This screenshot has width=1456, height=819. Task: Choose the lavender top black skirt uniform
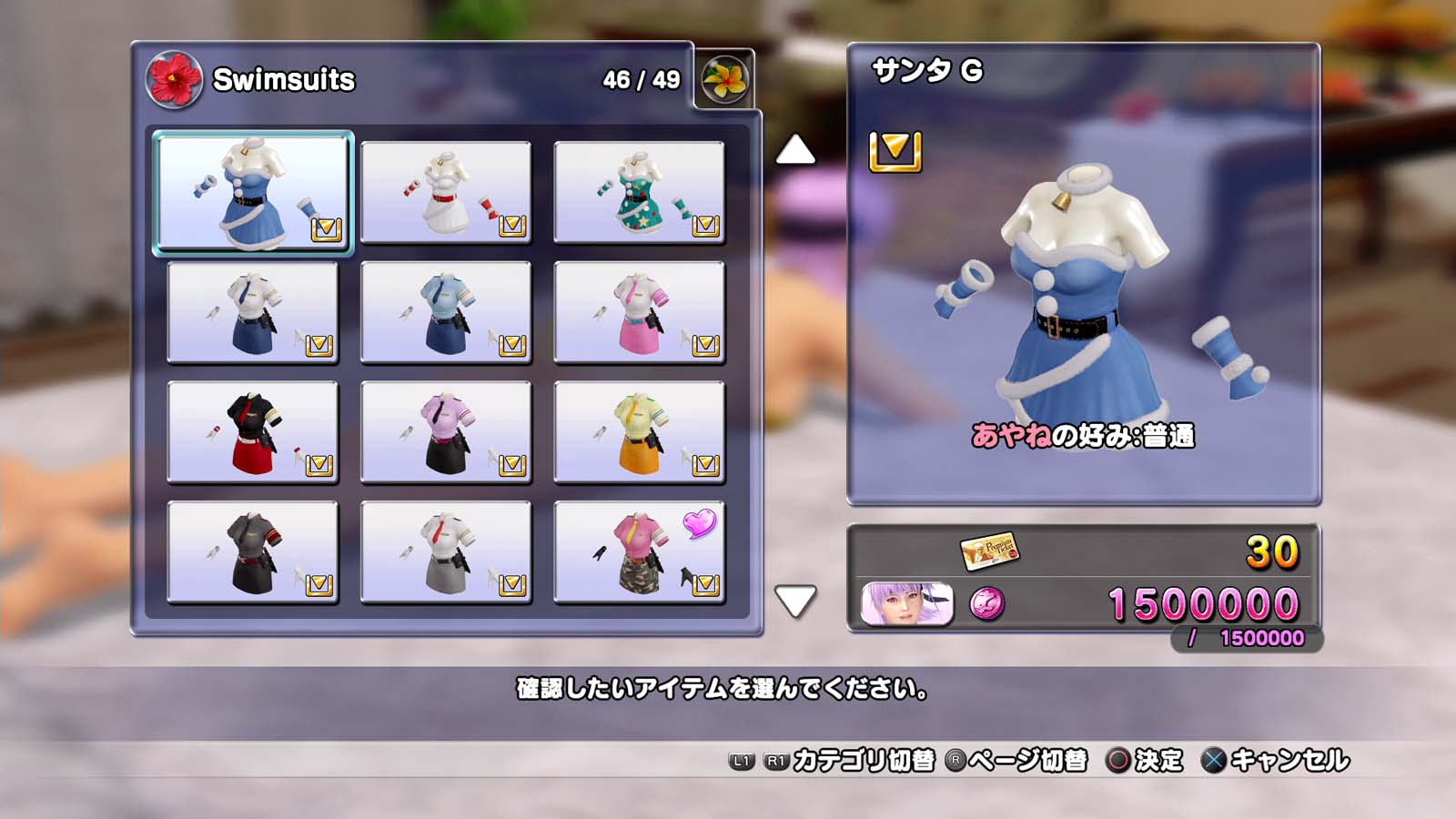446,432
